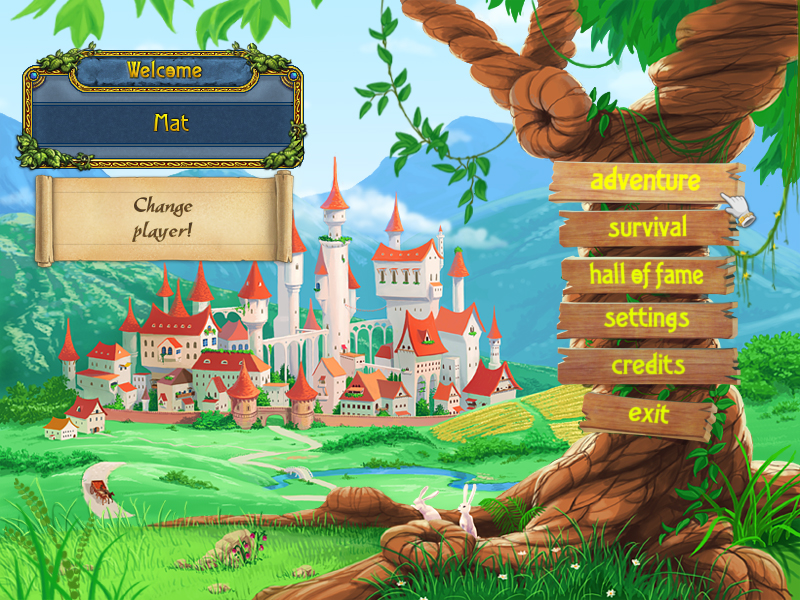Choose the survival mode sign
The width and height of the screenshot is (800, 600).
647,228
